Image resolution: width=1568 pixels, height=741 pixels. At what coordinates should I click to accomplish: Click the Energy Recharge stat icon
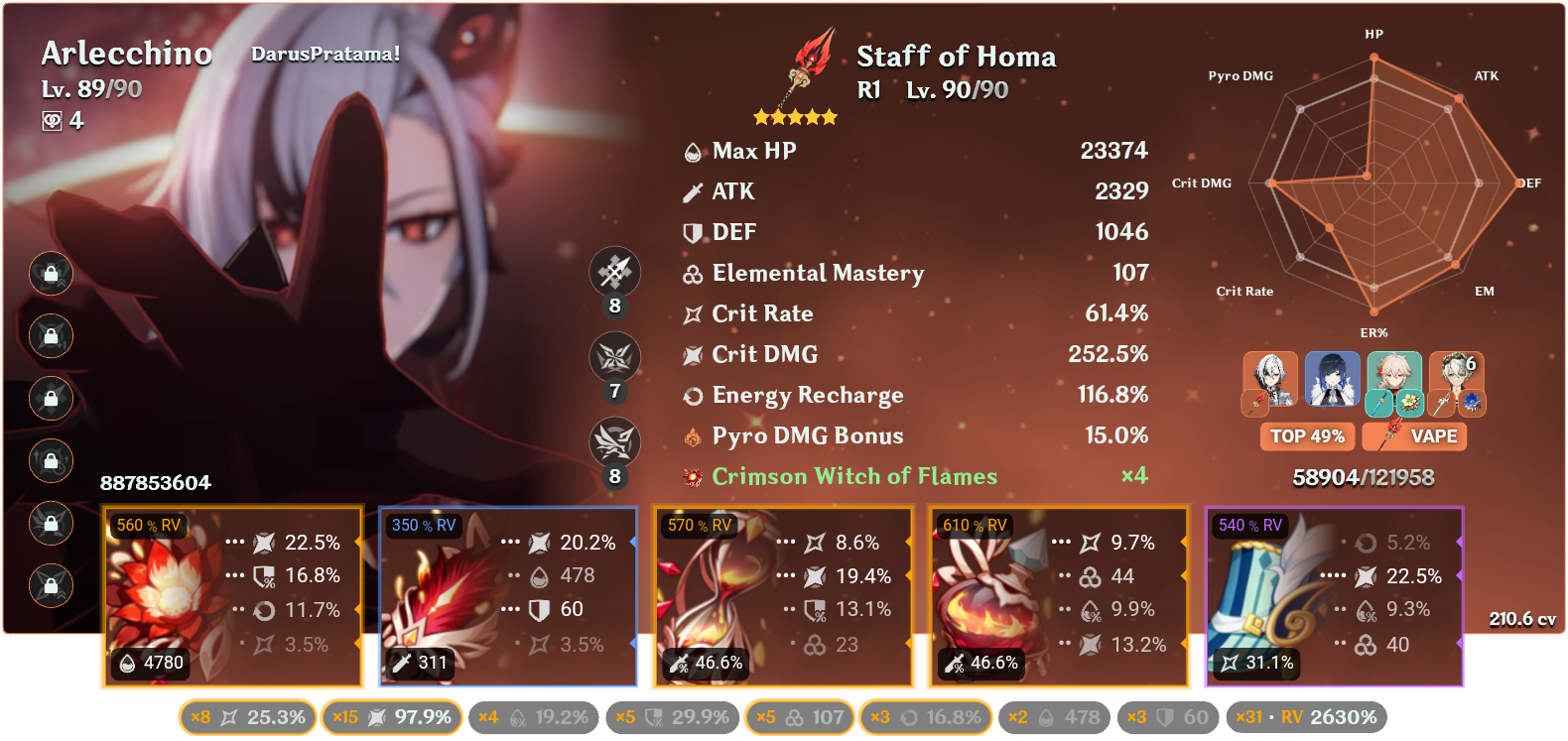(x=694, y=394)
